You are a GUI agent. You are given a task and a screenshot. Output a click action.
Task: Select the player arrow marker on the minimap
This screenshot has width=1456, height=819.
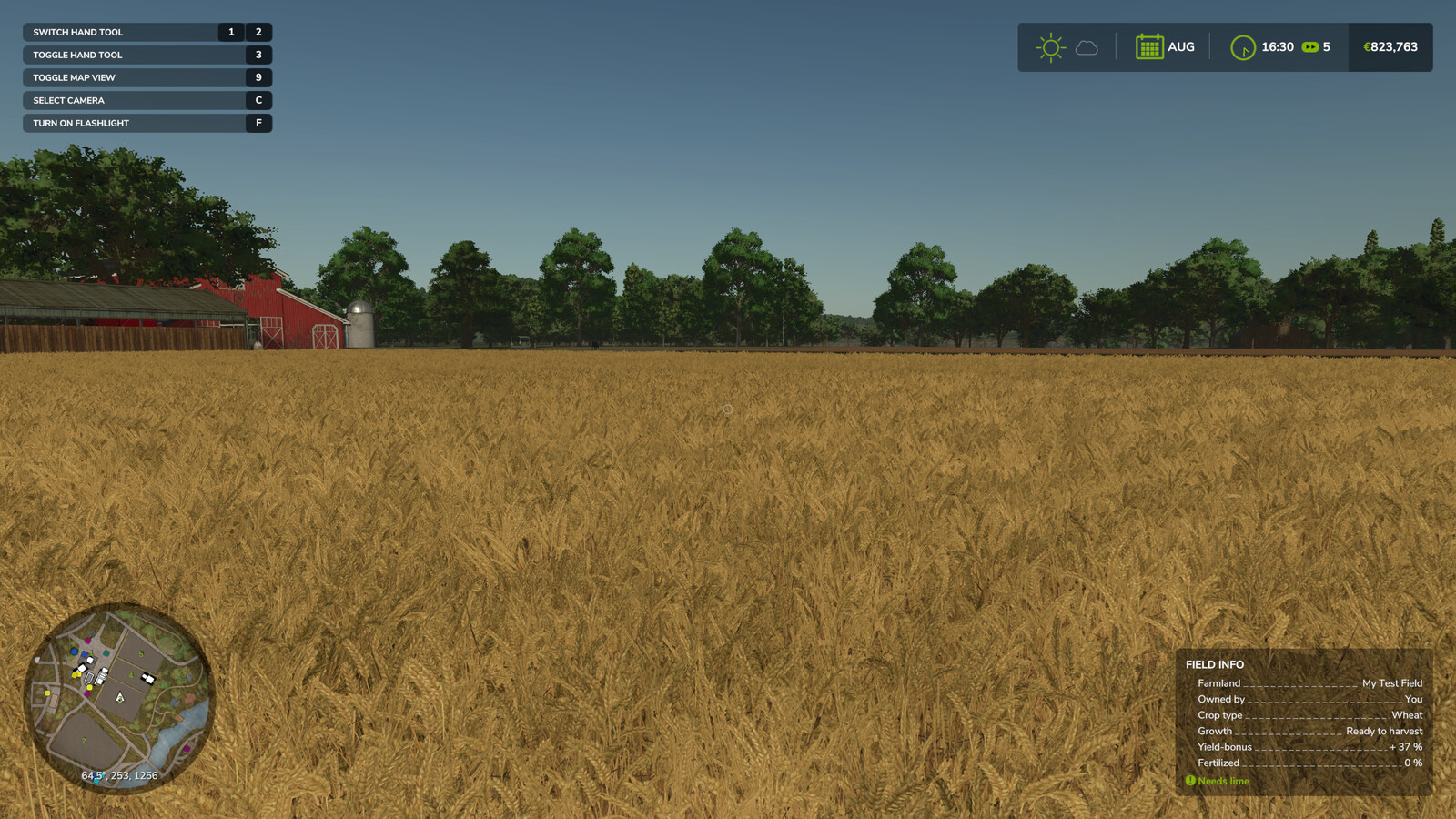click(120, 699)
